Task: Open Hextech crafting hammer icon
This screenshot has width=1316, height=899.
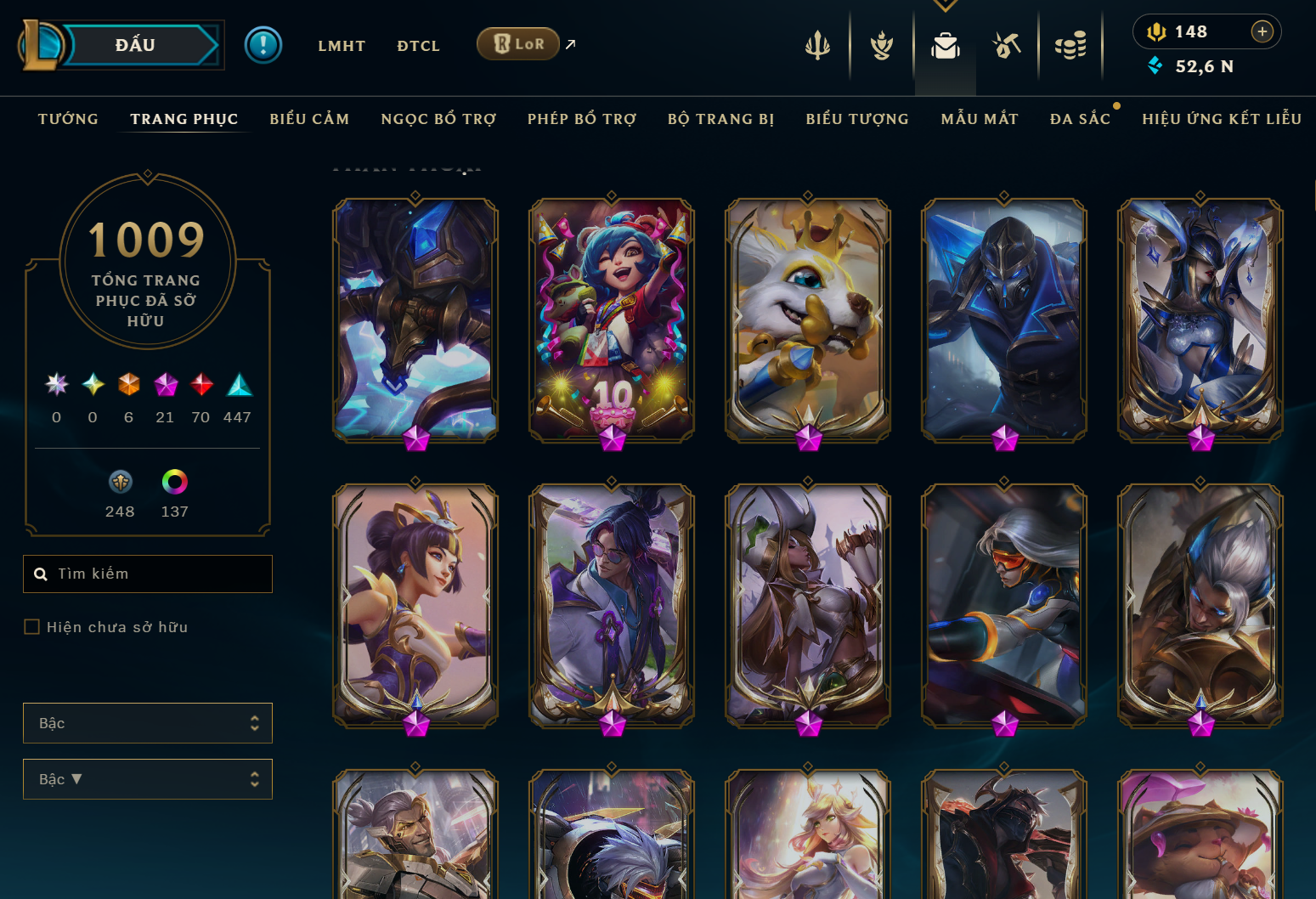Action: [x=1008, y=47]
